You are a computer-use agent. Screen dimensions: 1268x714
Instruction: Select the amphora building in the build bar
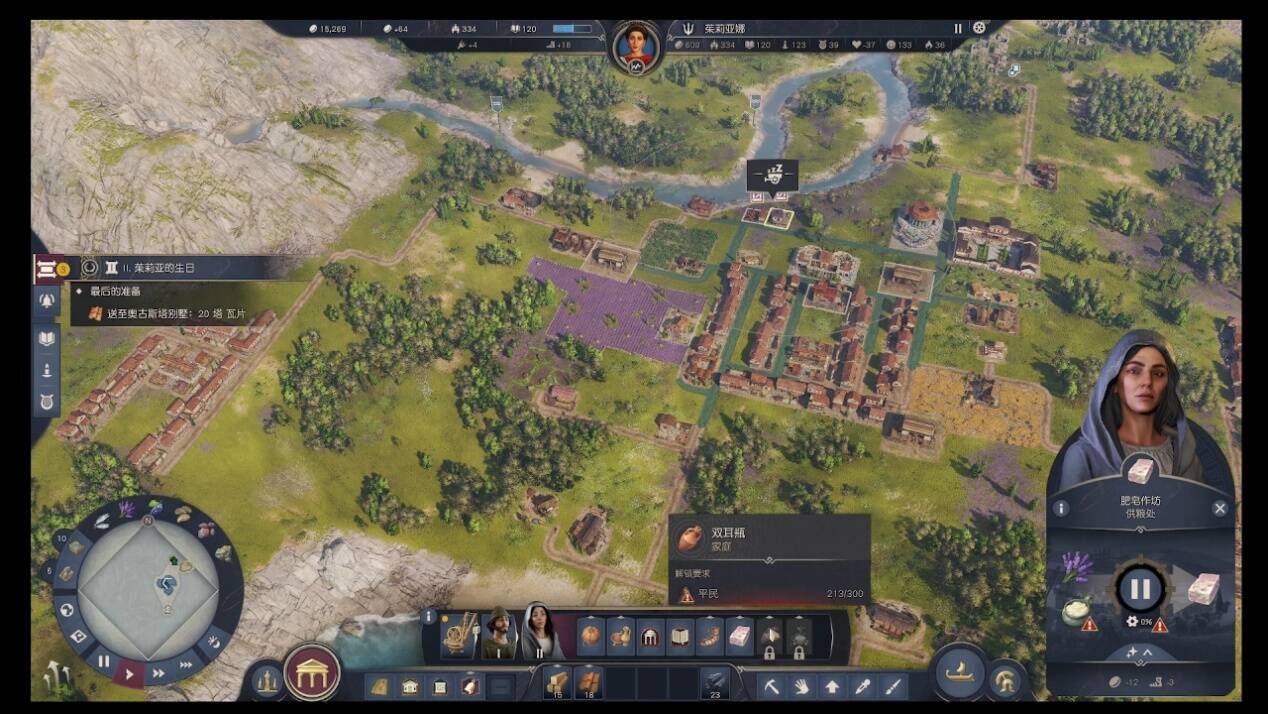[592, 635]
